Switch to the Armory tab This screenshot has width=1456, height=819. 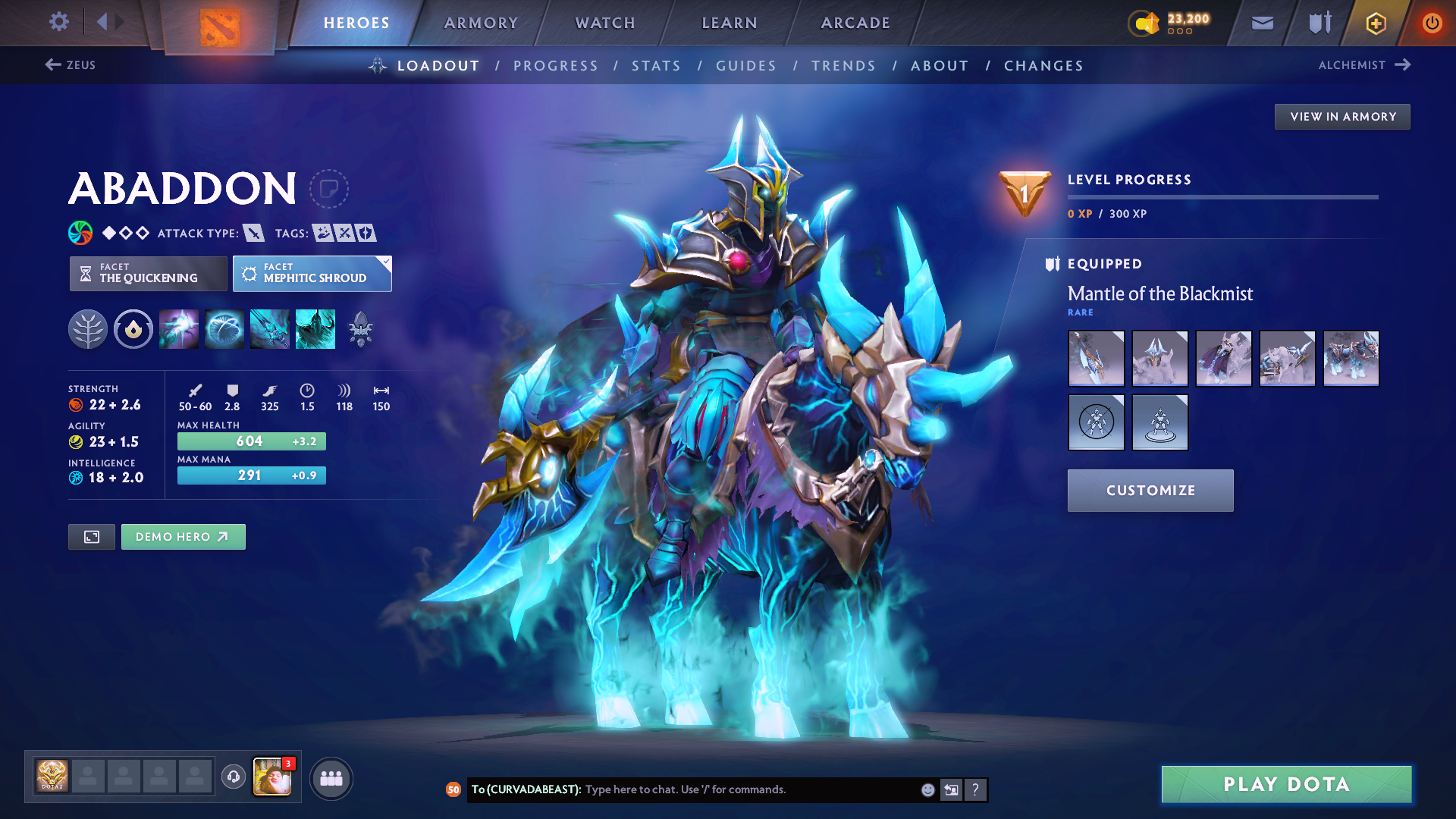point(481,23)
